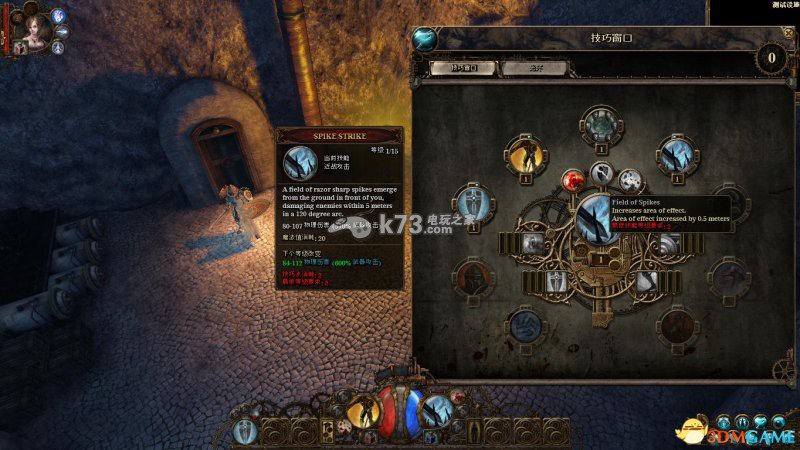Activate the Spike Strike skill on the hotbar

[x=438, y=411]
